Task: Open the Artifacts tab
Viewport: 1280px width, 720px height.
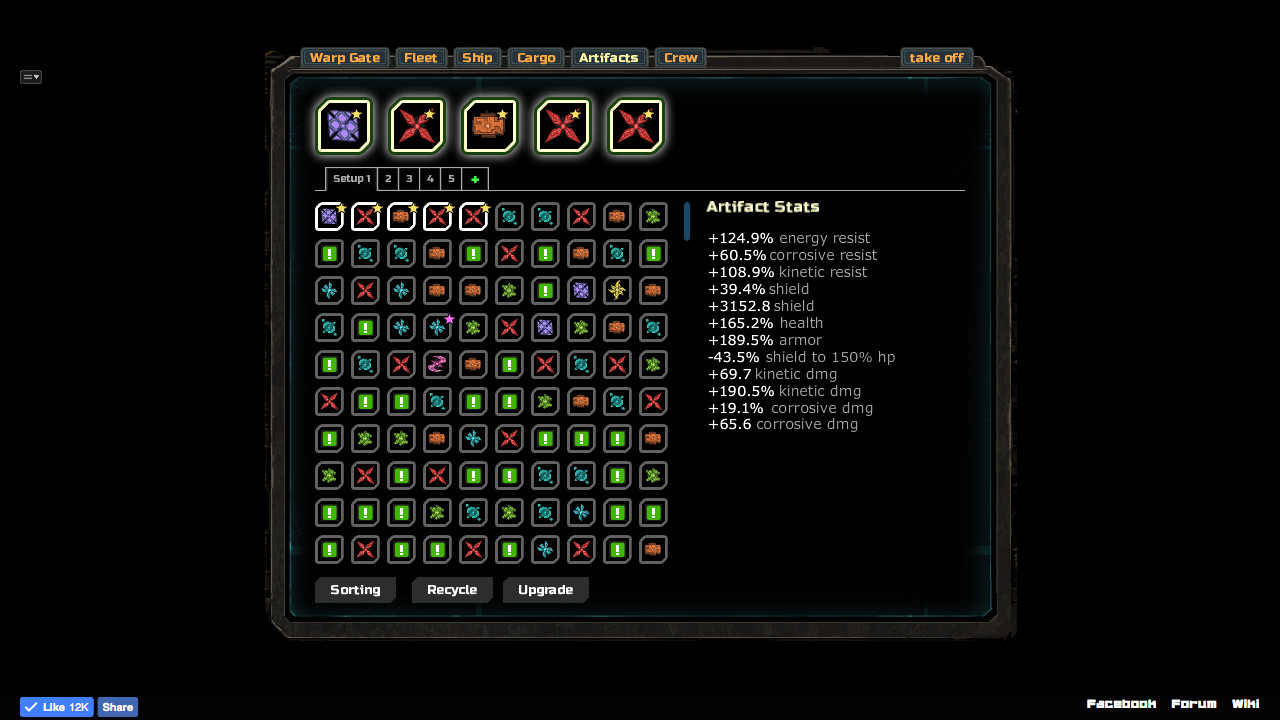Action: tap(609, 57)
